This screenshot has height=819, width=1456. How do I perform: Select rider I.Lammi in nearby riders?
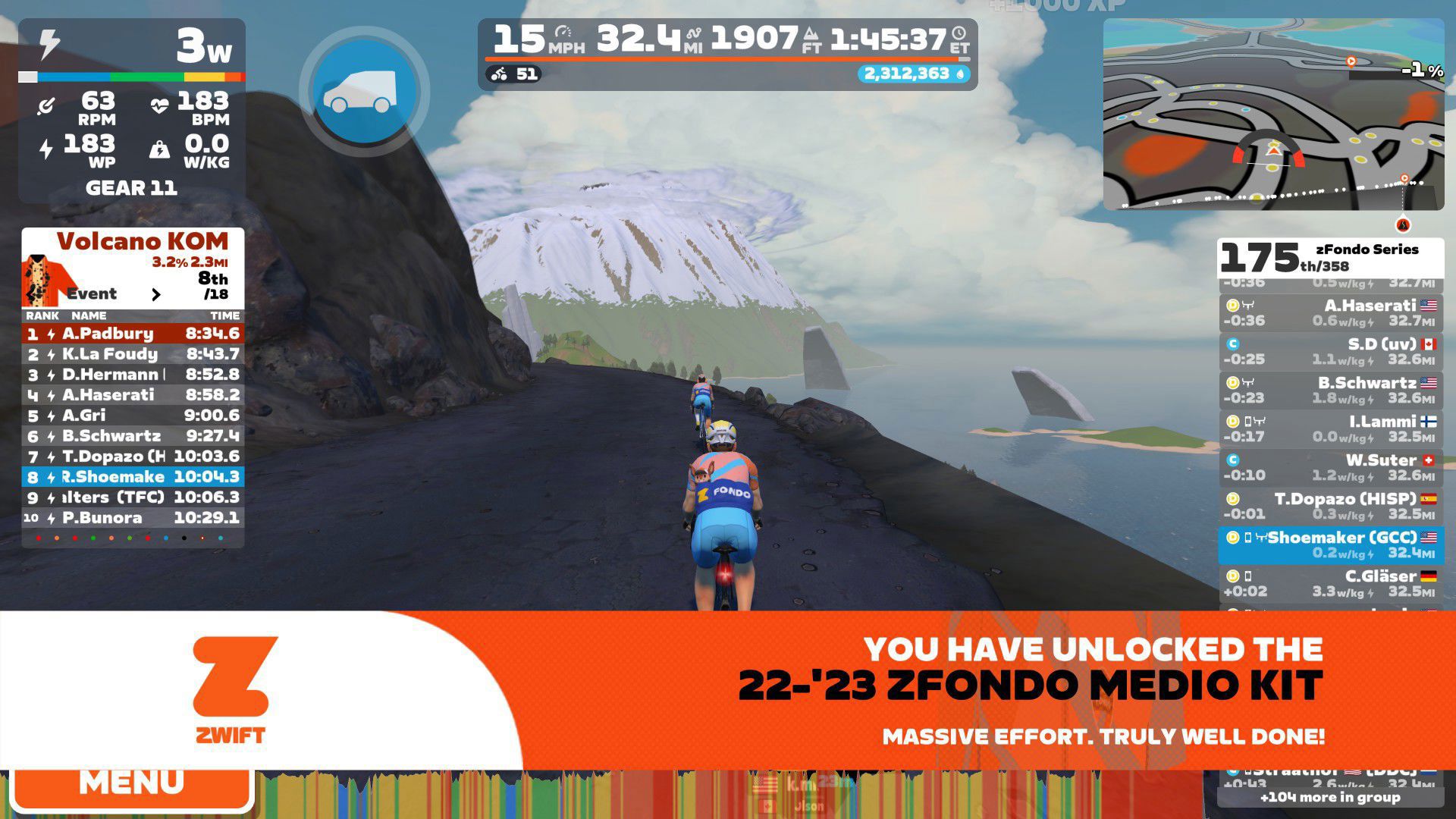[1330, 428]
